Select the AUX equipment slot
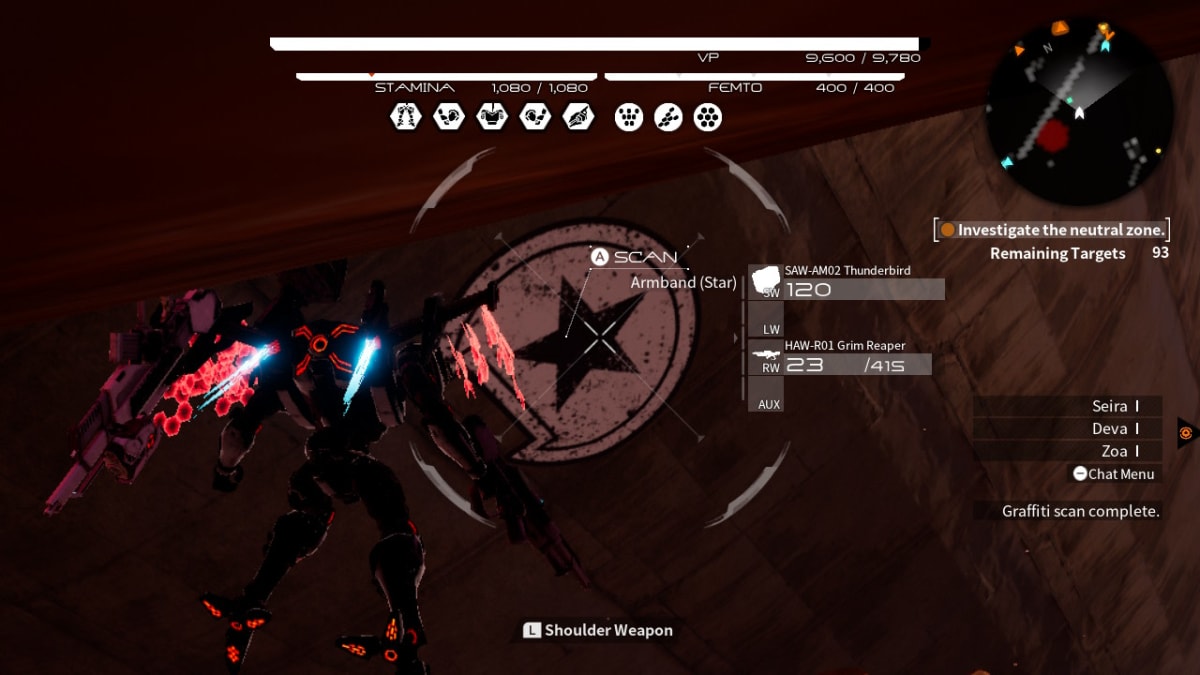This screenshot has width=1200, height=675. (x=769, y=397)
